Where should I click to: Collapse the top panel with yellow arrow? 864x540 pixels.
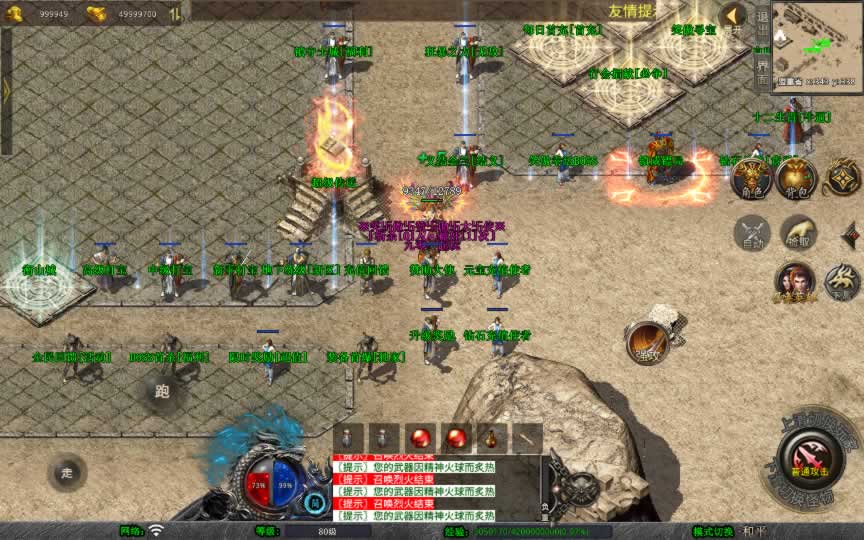tap(734, 15)
